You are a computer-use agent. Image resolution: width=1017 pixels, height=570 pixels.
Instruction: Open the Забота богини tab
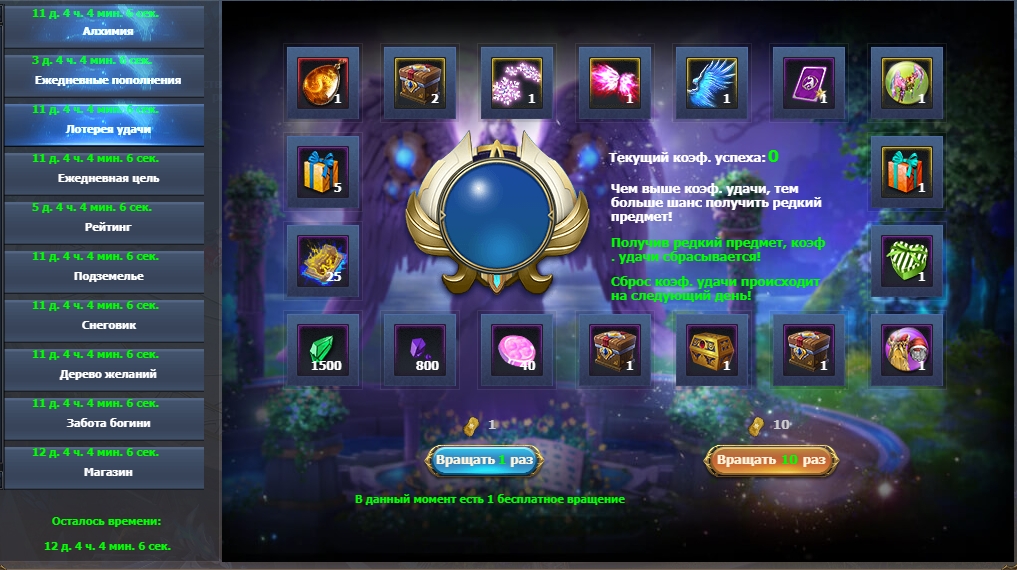[x=108, y=418]
